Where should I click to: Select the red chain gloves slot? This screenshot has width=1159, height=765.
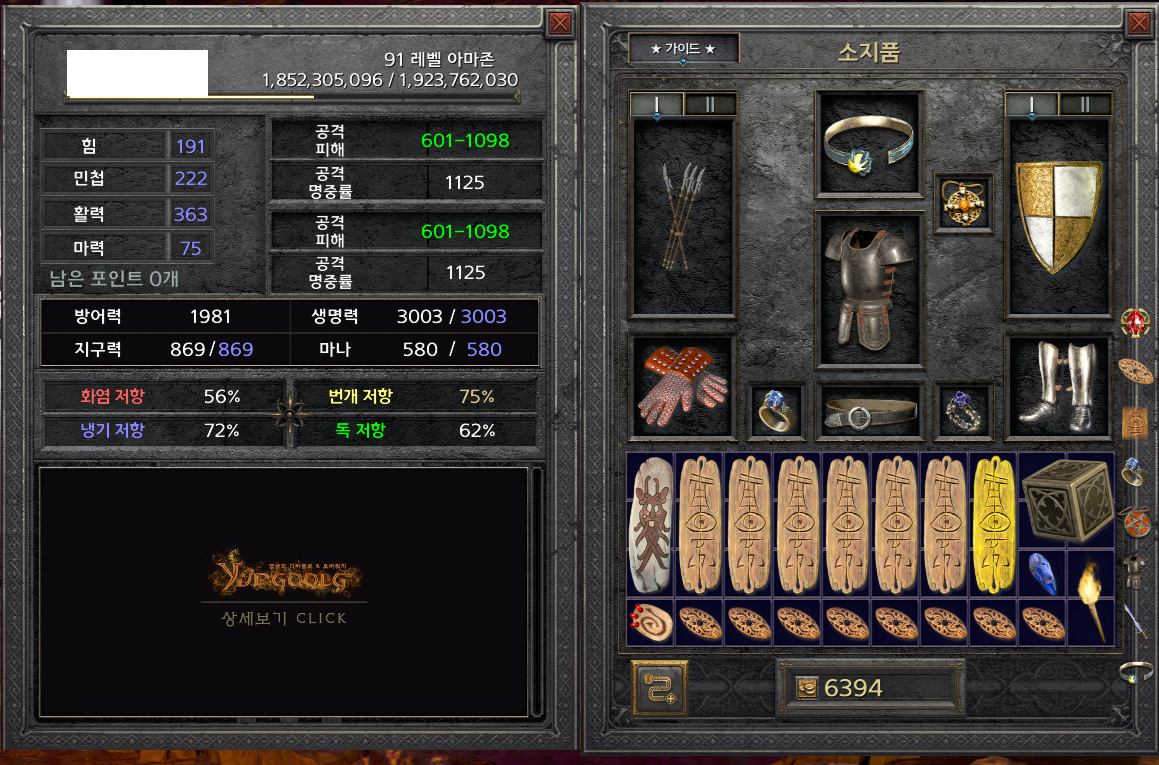(683, 385)
